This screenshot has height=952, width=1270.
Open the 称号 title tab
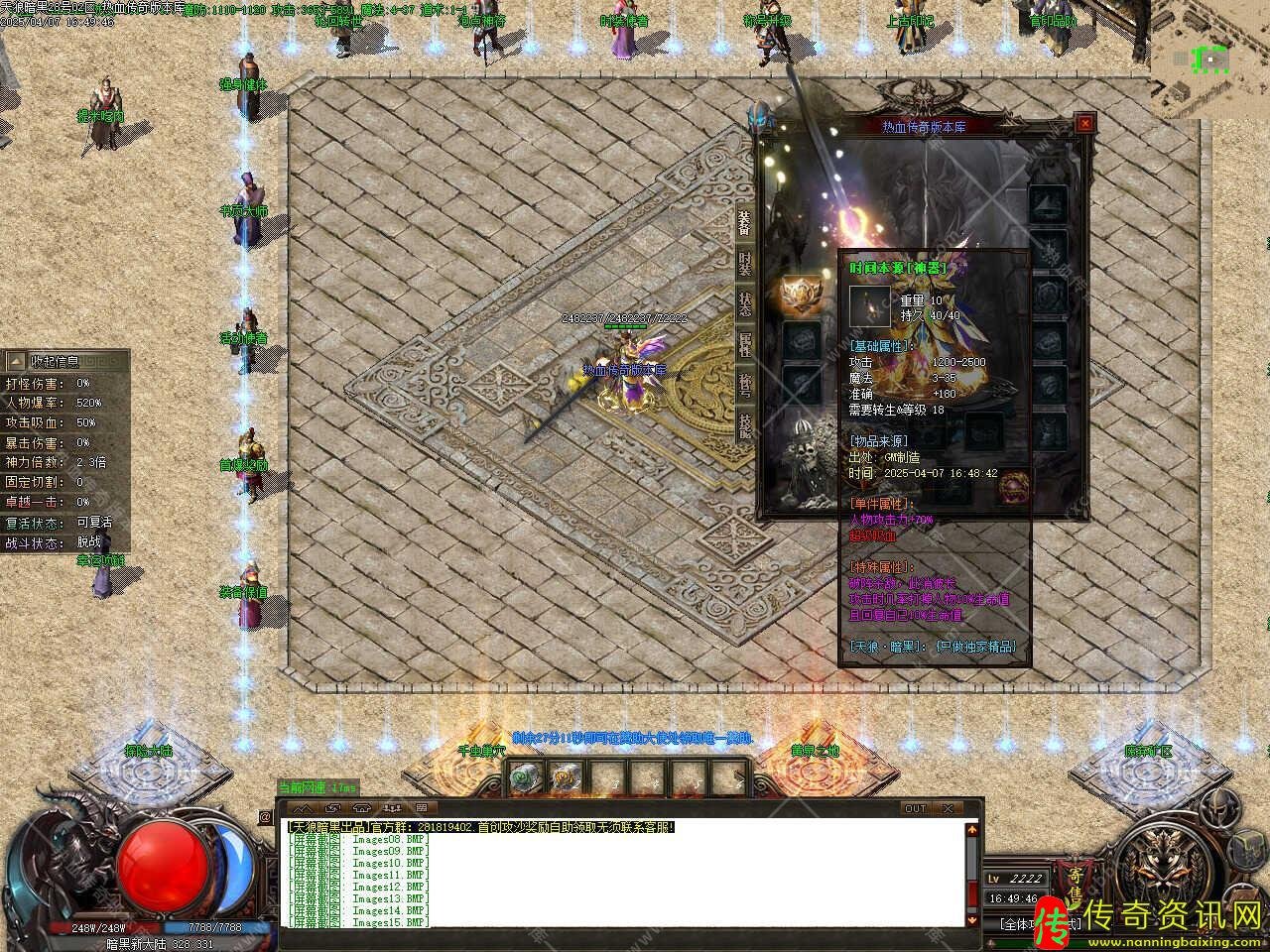coord(744,384)
